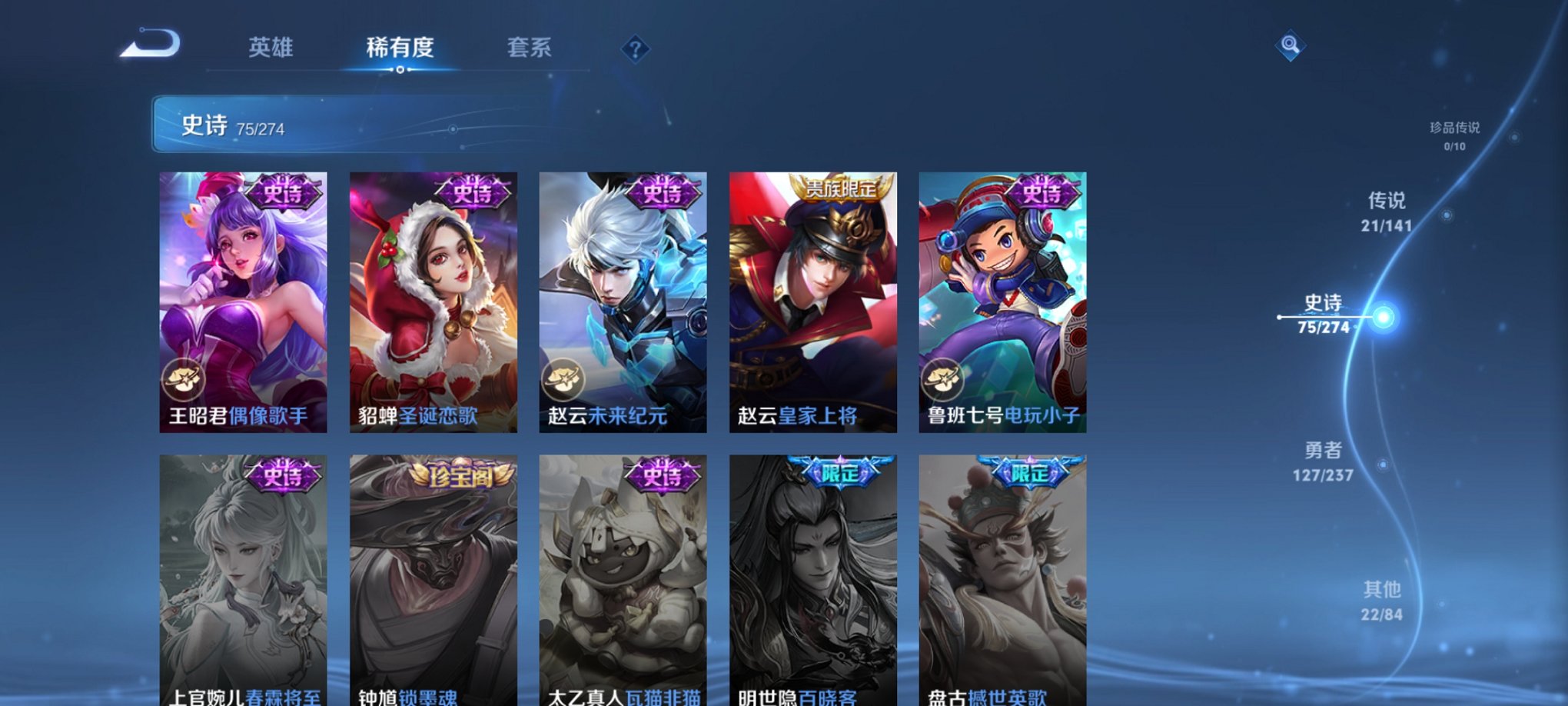Click the help question mark icon
Image resolution: width=1568 pixels, height=706 pixels.
coord(635,48)
